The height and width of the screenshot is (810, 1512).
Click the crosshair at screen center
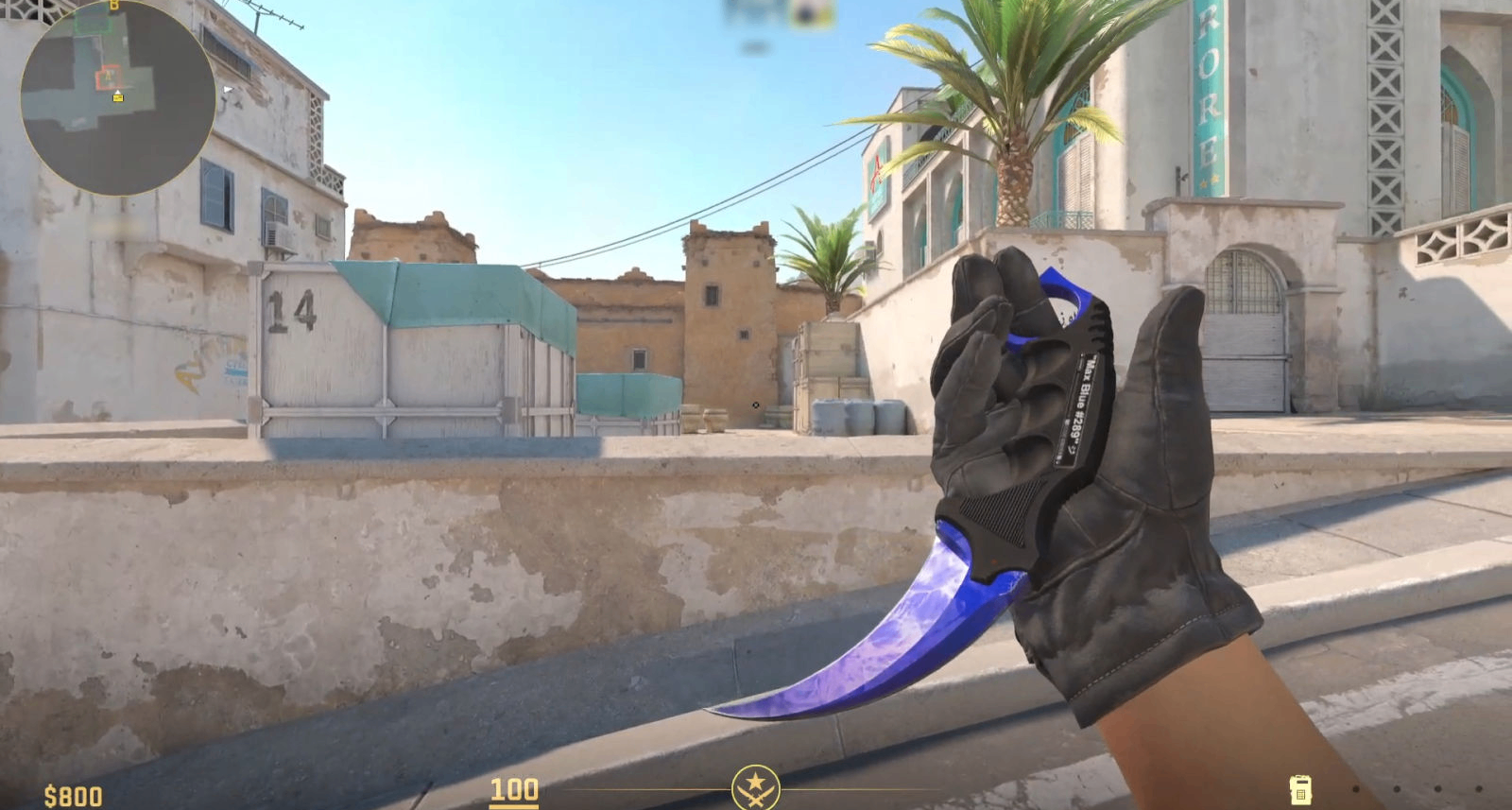tap(756, 405)
